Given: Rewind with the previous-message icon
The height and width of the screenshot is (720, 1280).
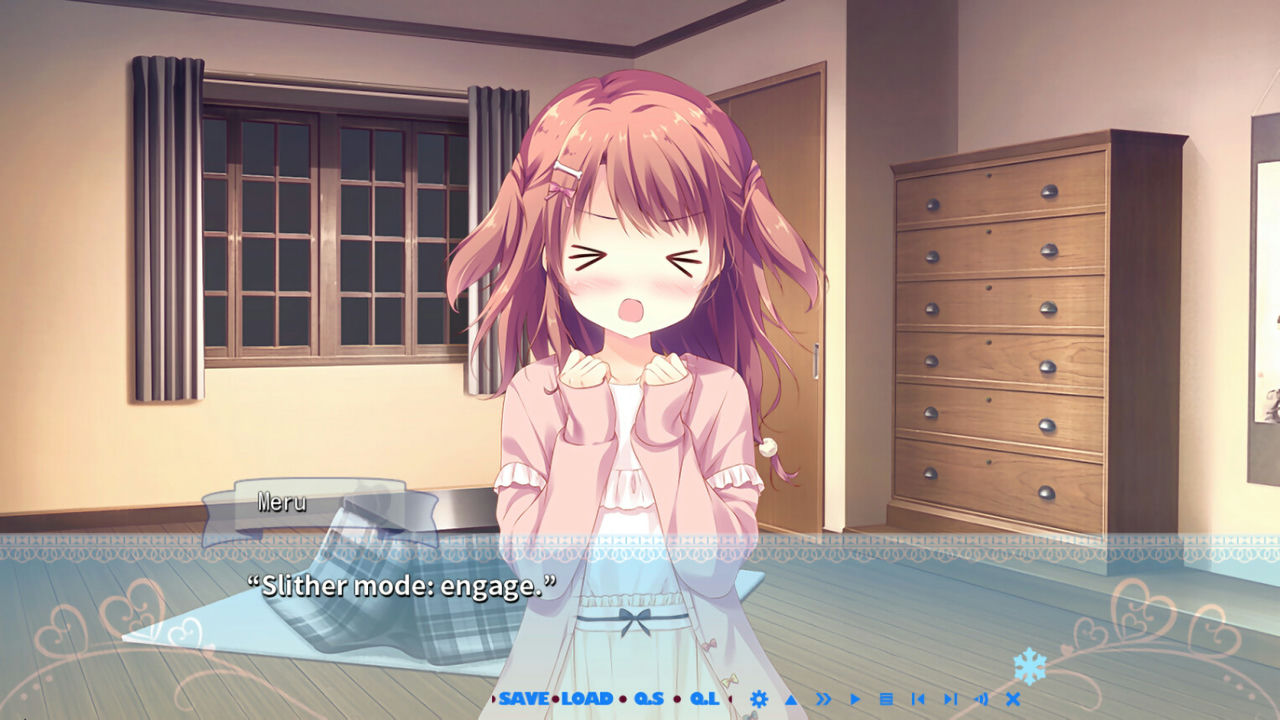Looking at the screenshot, I should (917, 700).
